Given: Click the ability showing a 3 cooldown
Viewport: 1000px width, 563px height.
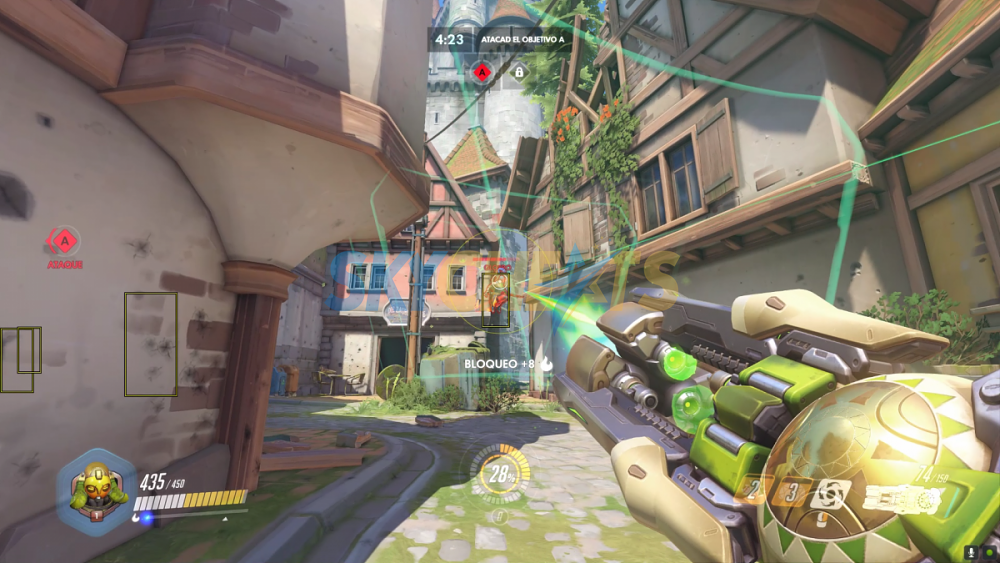Looking at the screenshot, I should pyautogui.click(x=793, y=492).
